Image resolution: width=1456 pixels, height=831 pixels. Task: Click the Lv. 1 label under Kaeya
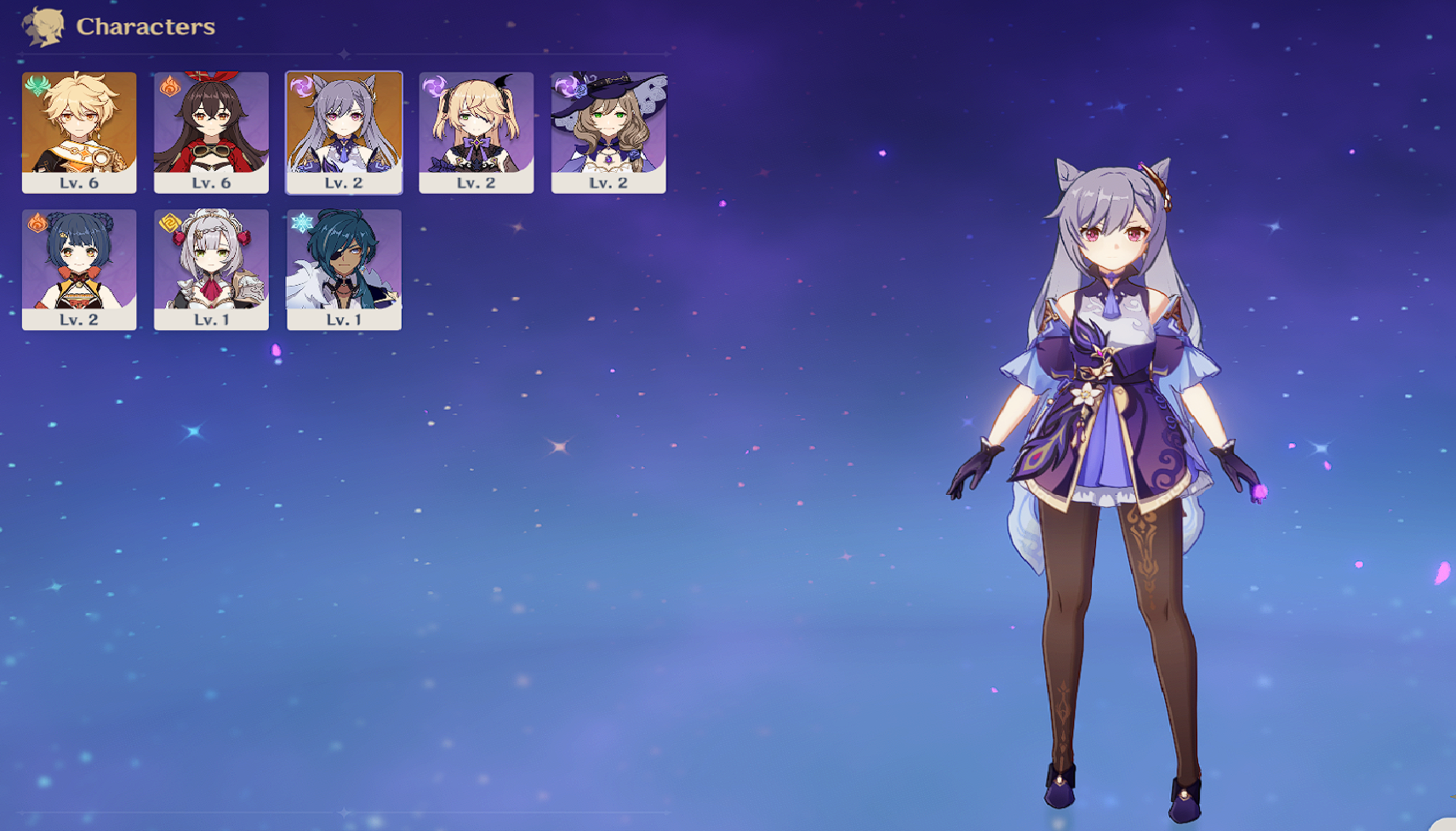point(343,318)
